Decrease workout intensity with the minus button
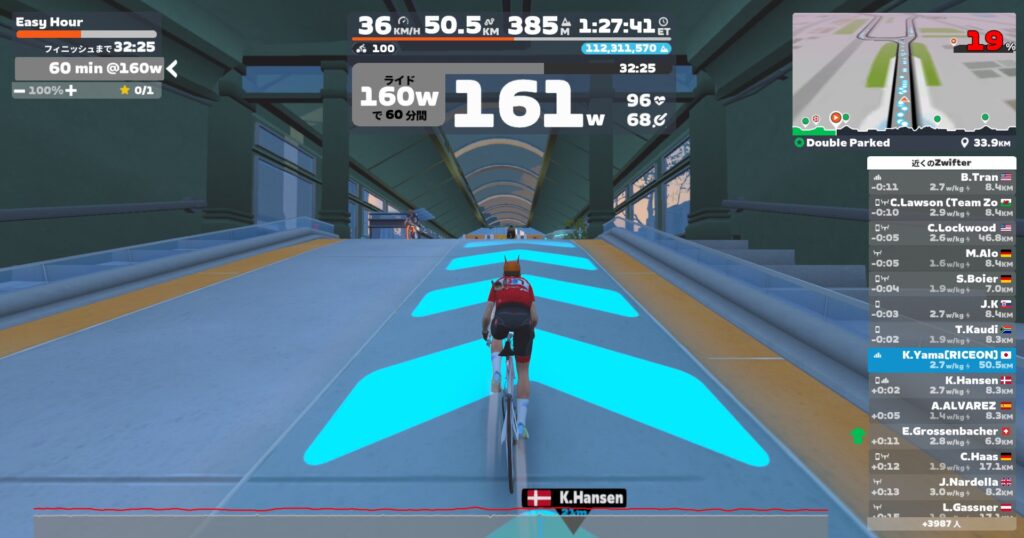This screenshot has height=538, width=1024. pos(20,90)
